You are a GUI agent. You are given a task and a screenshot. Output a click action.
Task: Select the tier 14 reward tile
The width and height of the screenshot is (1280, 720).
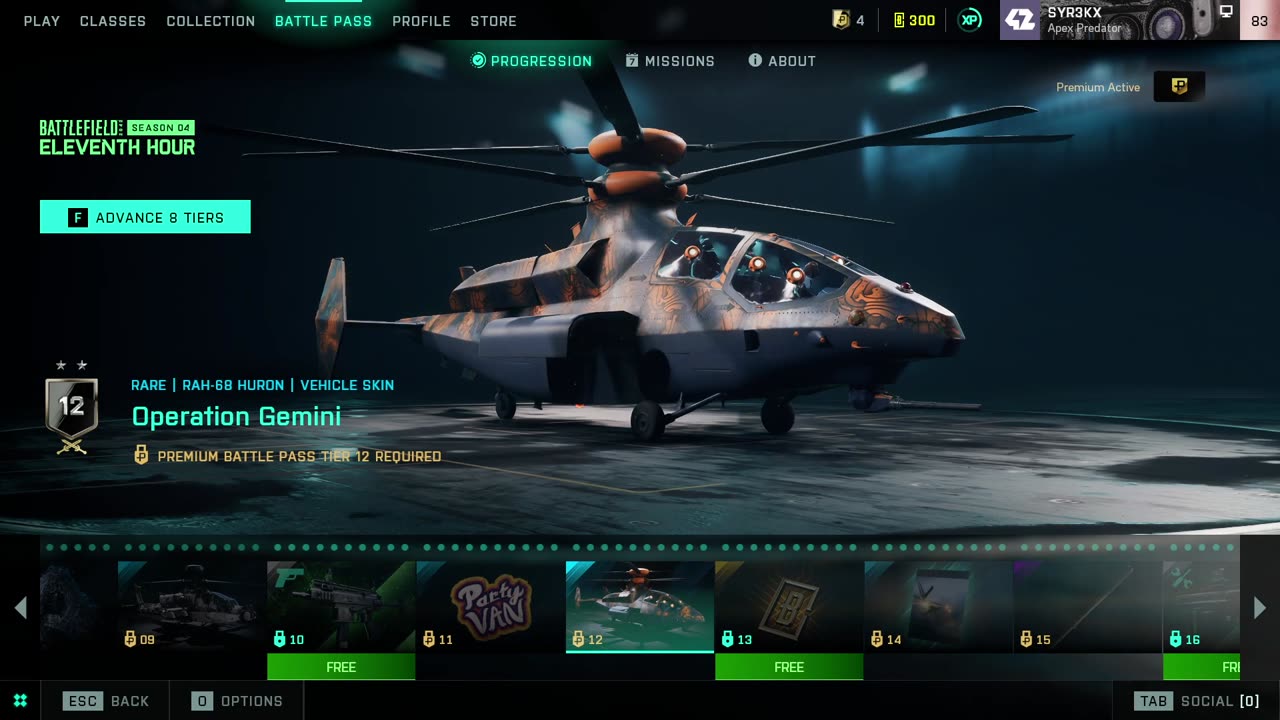938,606
